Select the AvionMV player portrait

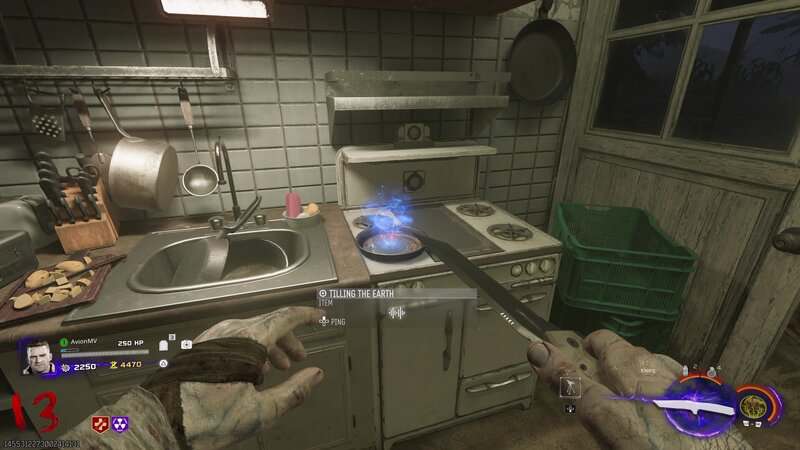[39, 358]
